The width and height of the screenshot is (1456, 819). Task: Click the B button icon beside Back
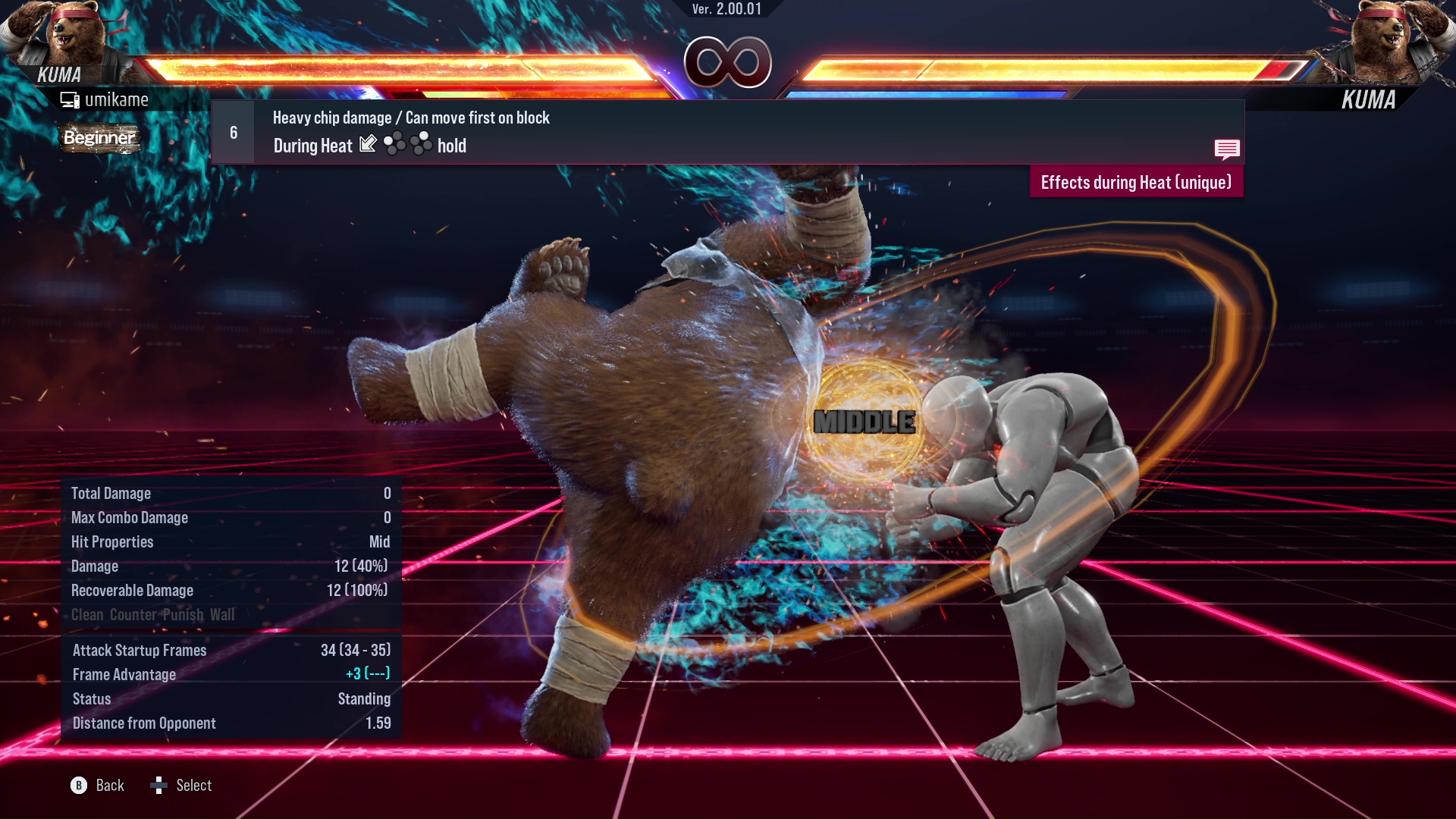78,786
